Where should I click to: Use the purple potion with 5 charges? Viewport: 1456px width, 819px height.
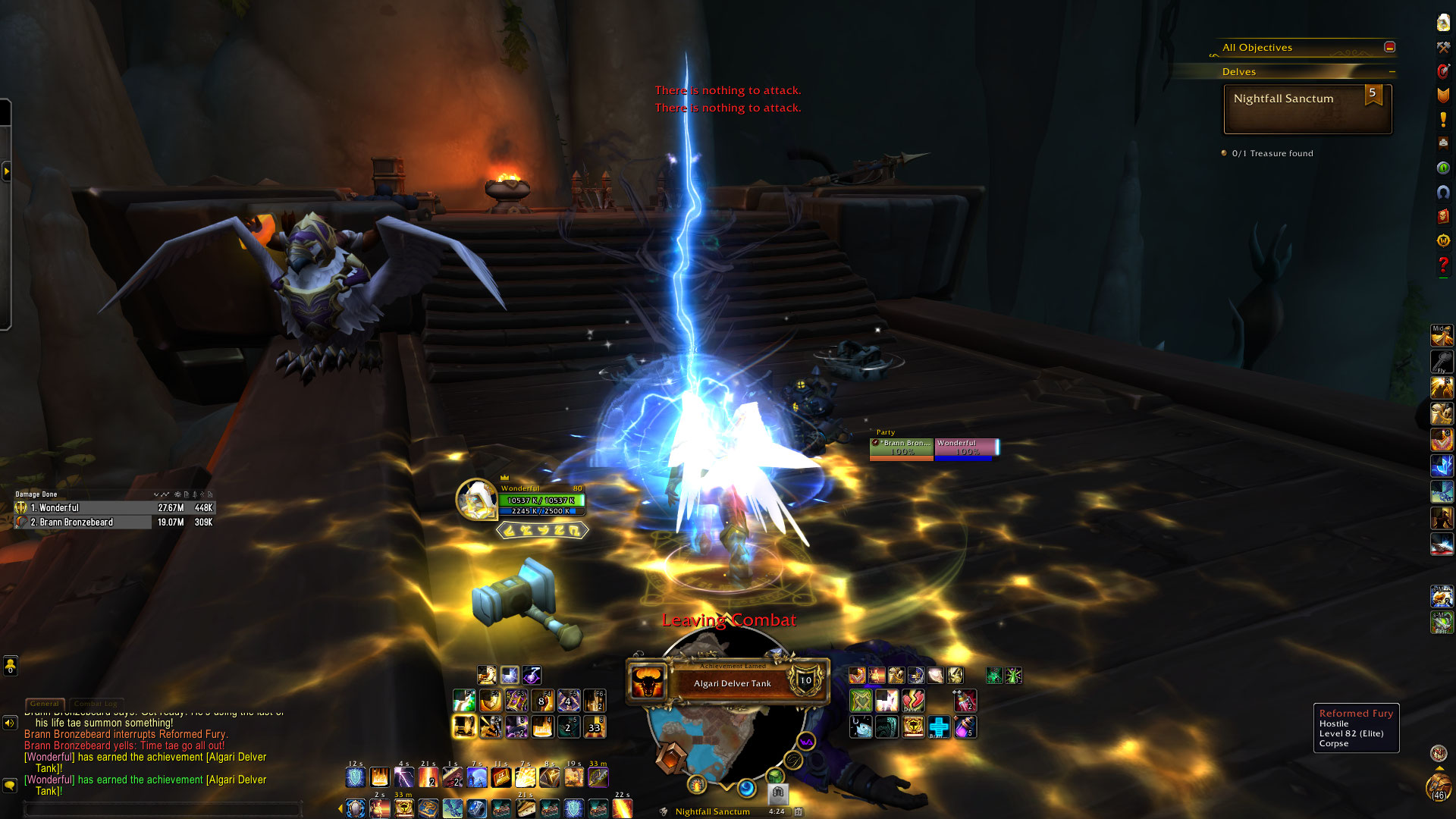[965, 727]
